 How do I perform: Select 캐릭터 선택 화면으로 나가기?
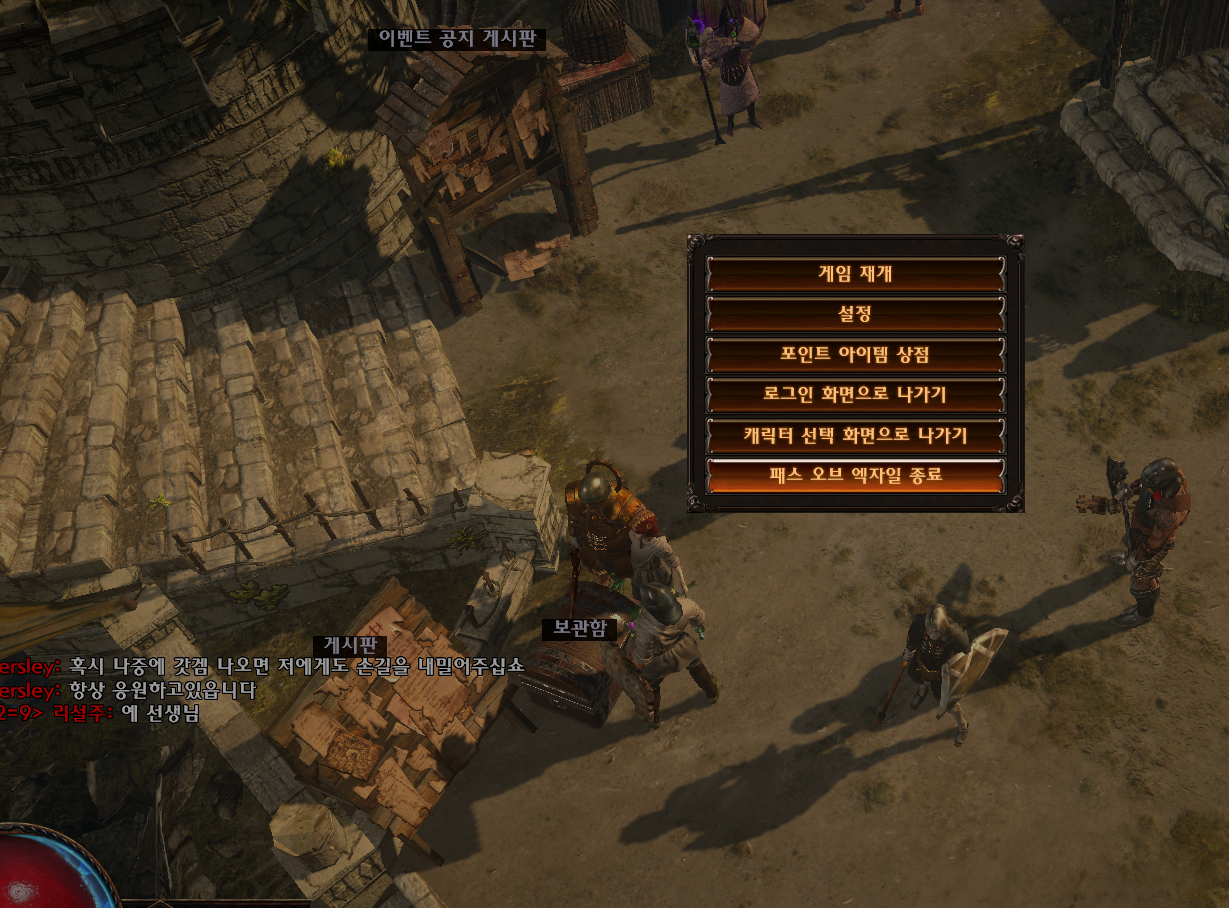pyautogui.click(x=855, y=435)
